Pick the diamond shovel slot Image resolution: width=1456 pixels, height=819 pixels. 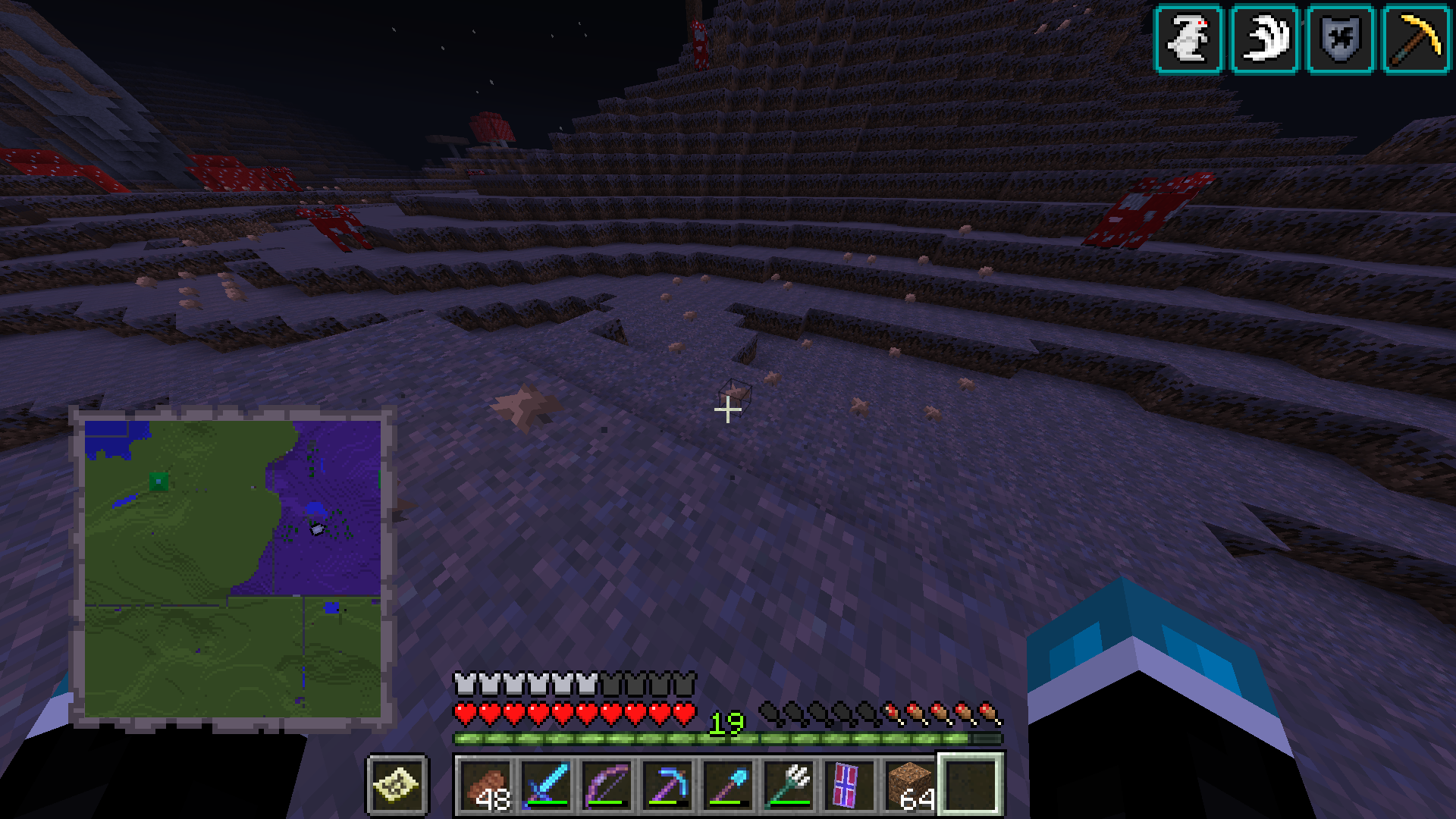[x=729, y=785]
